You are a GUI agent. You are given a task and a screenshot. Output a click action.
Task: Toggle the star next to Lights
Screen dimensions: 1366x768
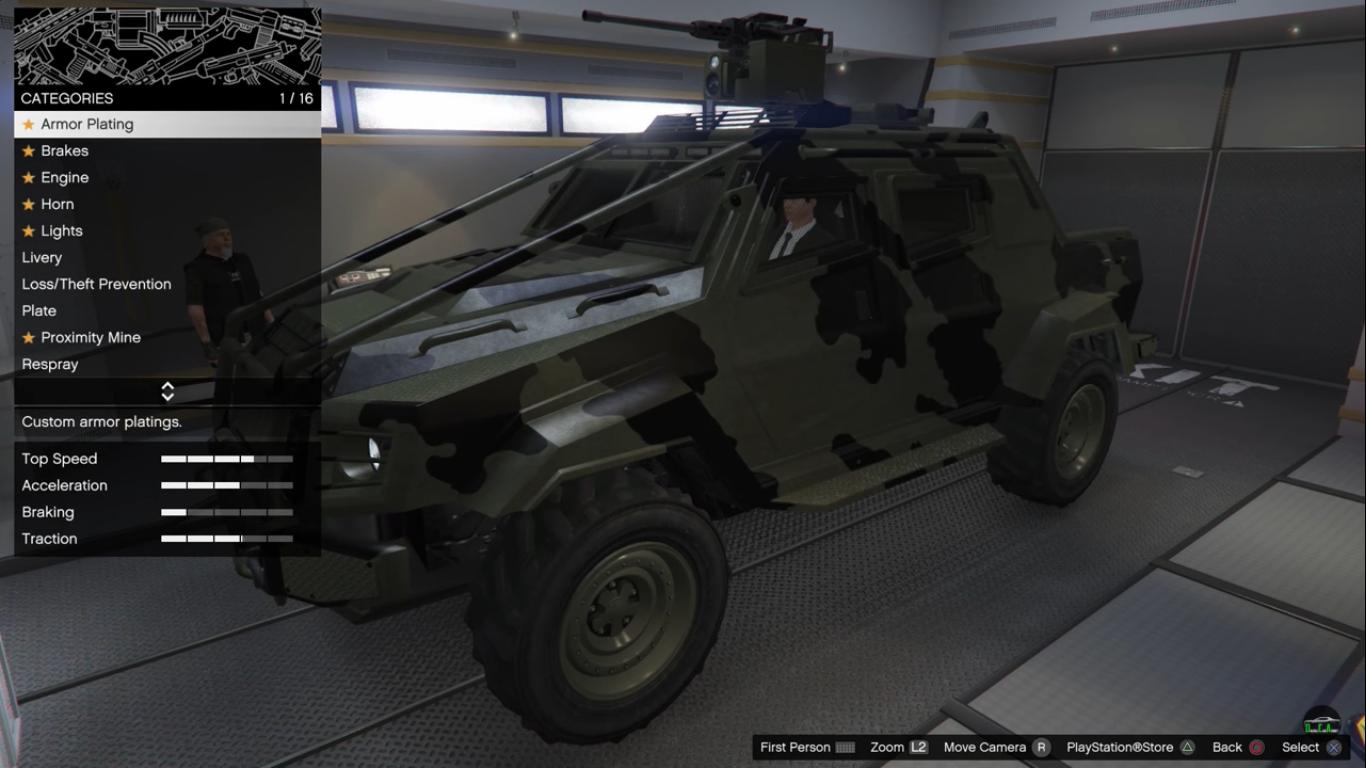pos(28,230)
